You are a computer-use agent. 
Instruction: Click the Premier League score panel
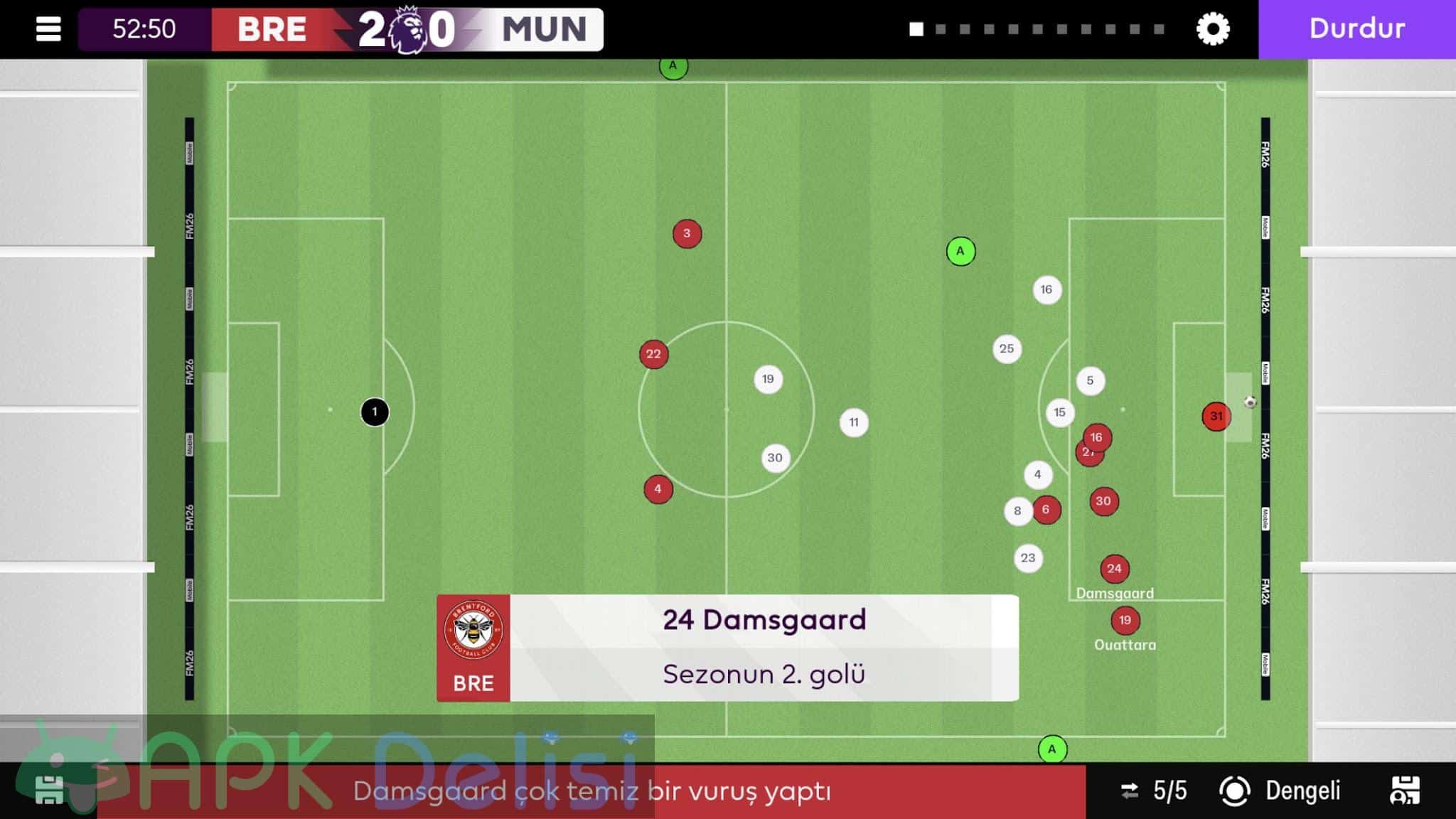(x=407, y=29)
